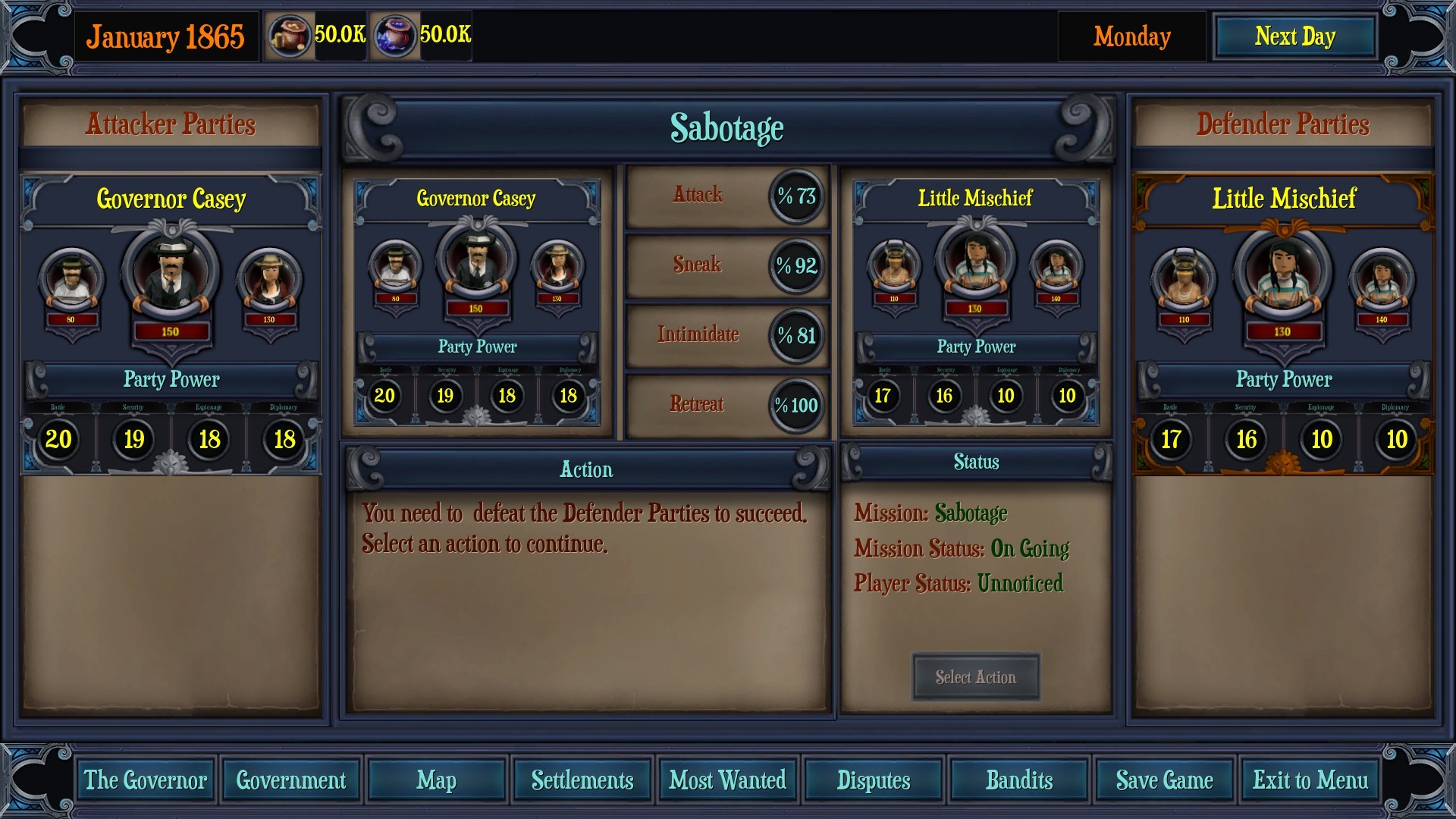The image size is (1456, 819).
Task: Click the Battle stat circle showing 20
Action: click(x=59, y=440)
